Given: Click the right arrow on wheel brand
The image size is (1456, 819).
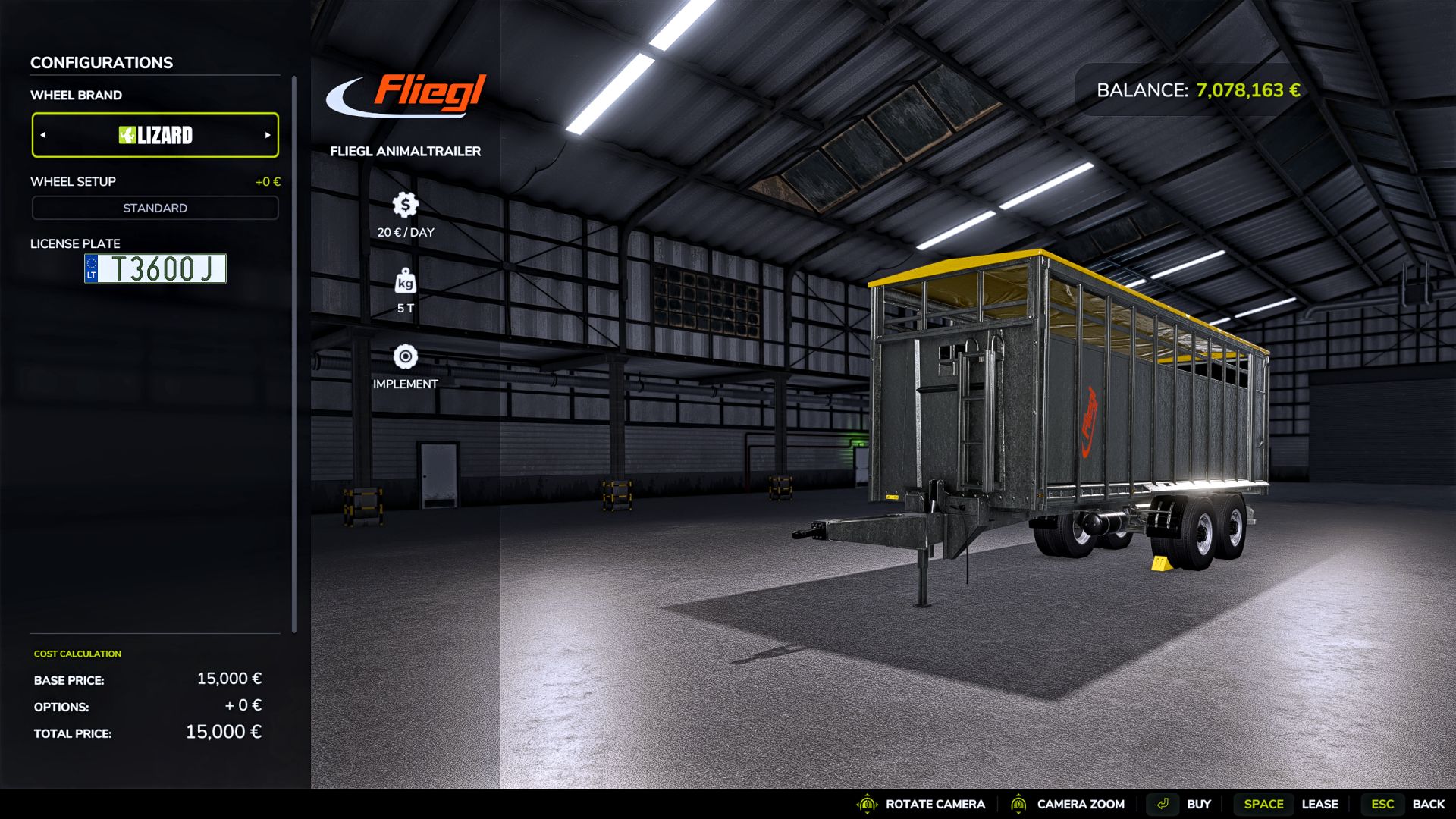Looking at the screenshot, I should 266,135.
